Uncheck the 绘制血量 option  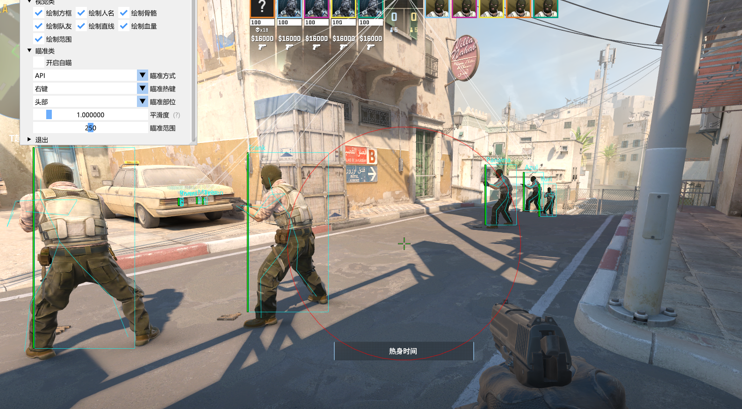[124, 26]
